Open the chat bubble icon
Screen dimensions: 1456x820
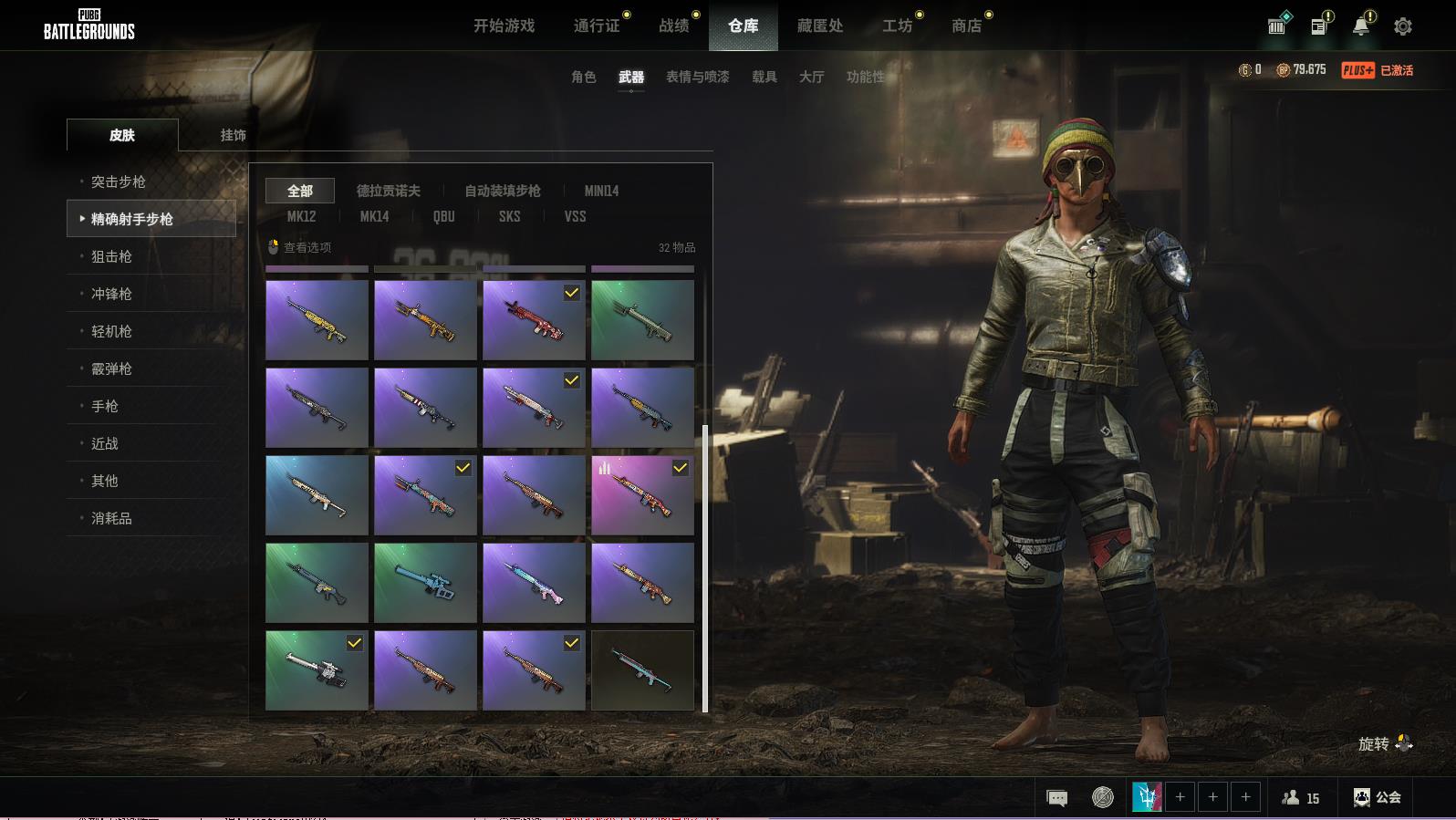pos(1056,798)
